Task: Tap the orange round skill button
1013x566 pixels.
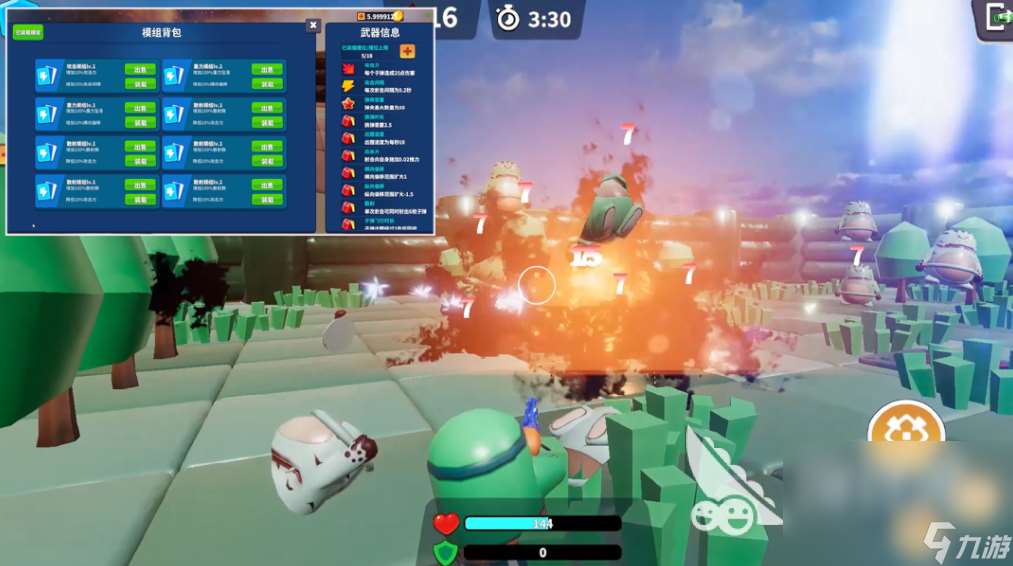Action: tap(906, 431)
